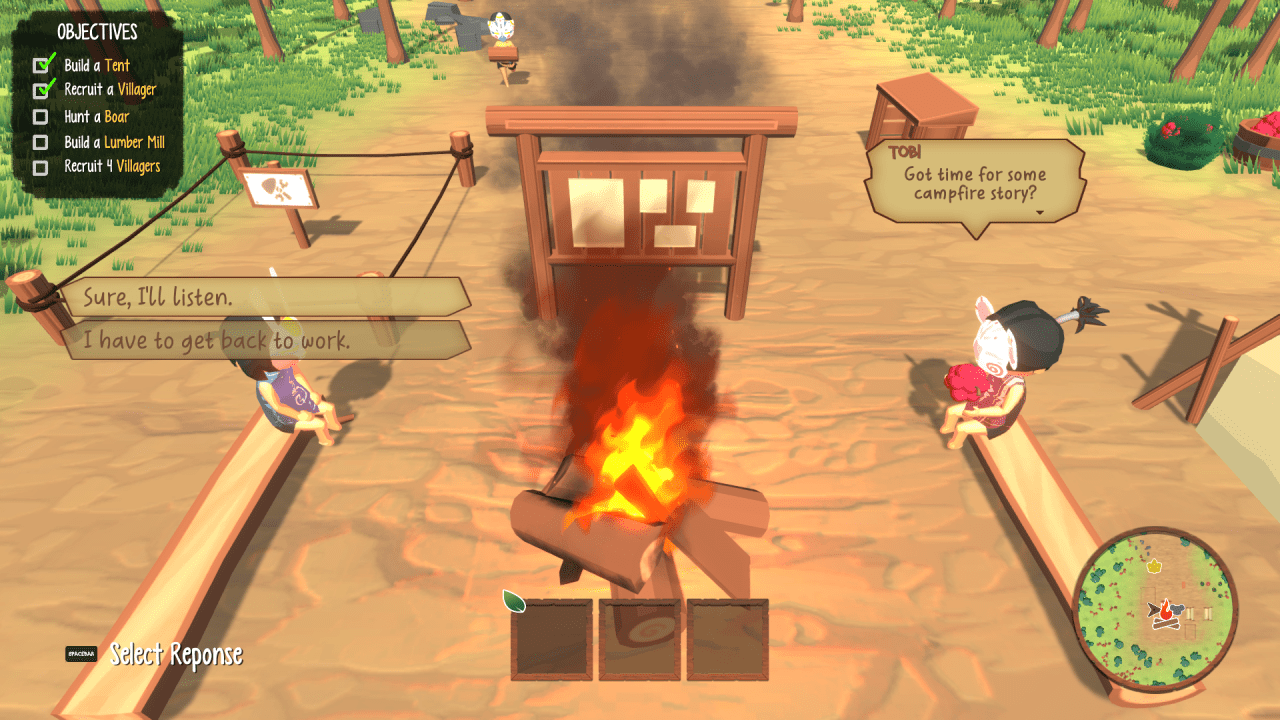This screenshot has width=1280, height=720.
Task: Select the Hunt a Boar objective
Action: pyautogui.click(x=96, y=117)
